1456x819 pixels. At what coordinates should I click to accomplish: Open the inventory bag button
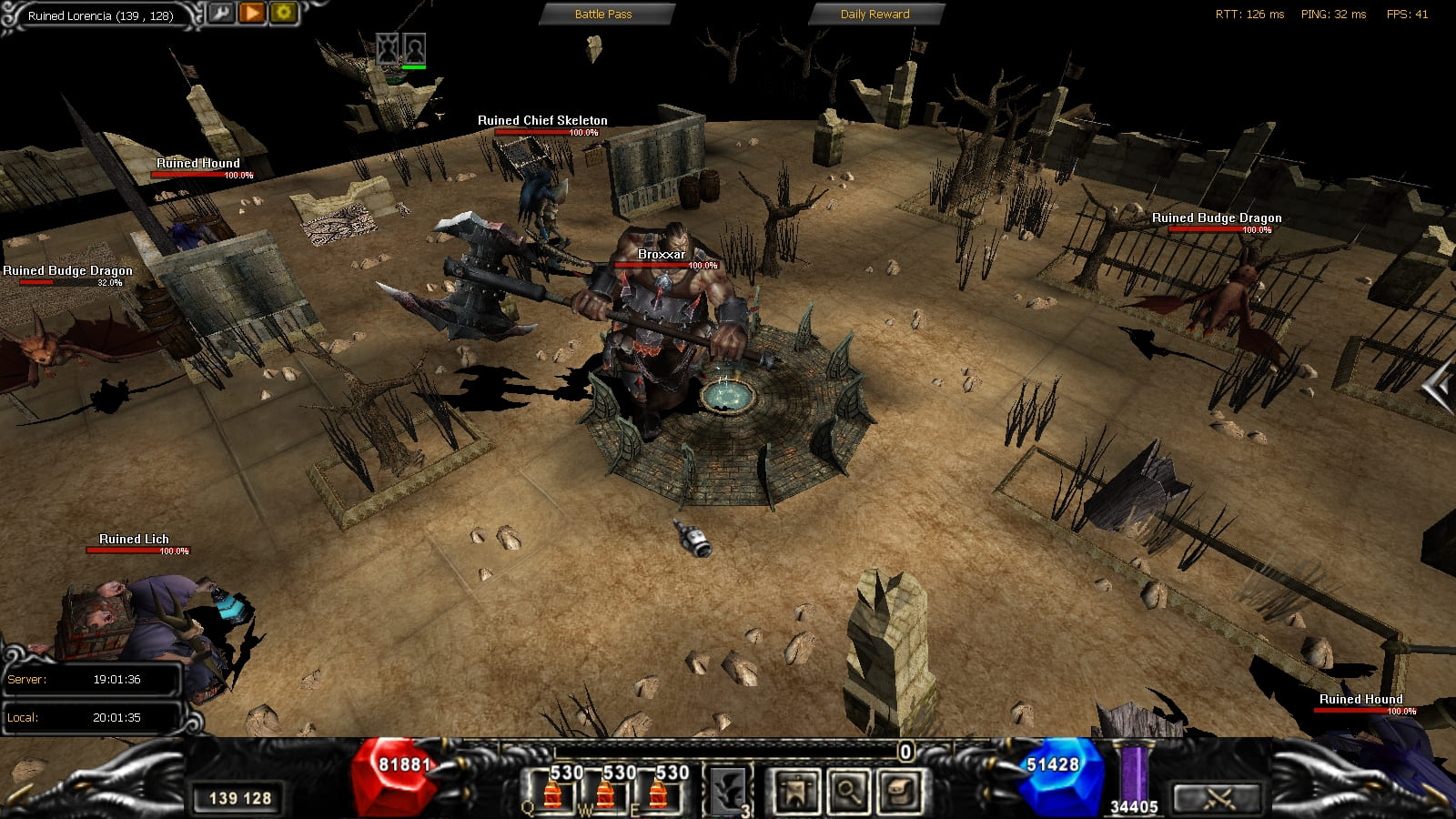pos(901,790)
